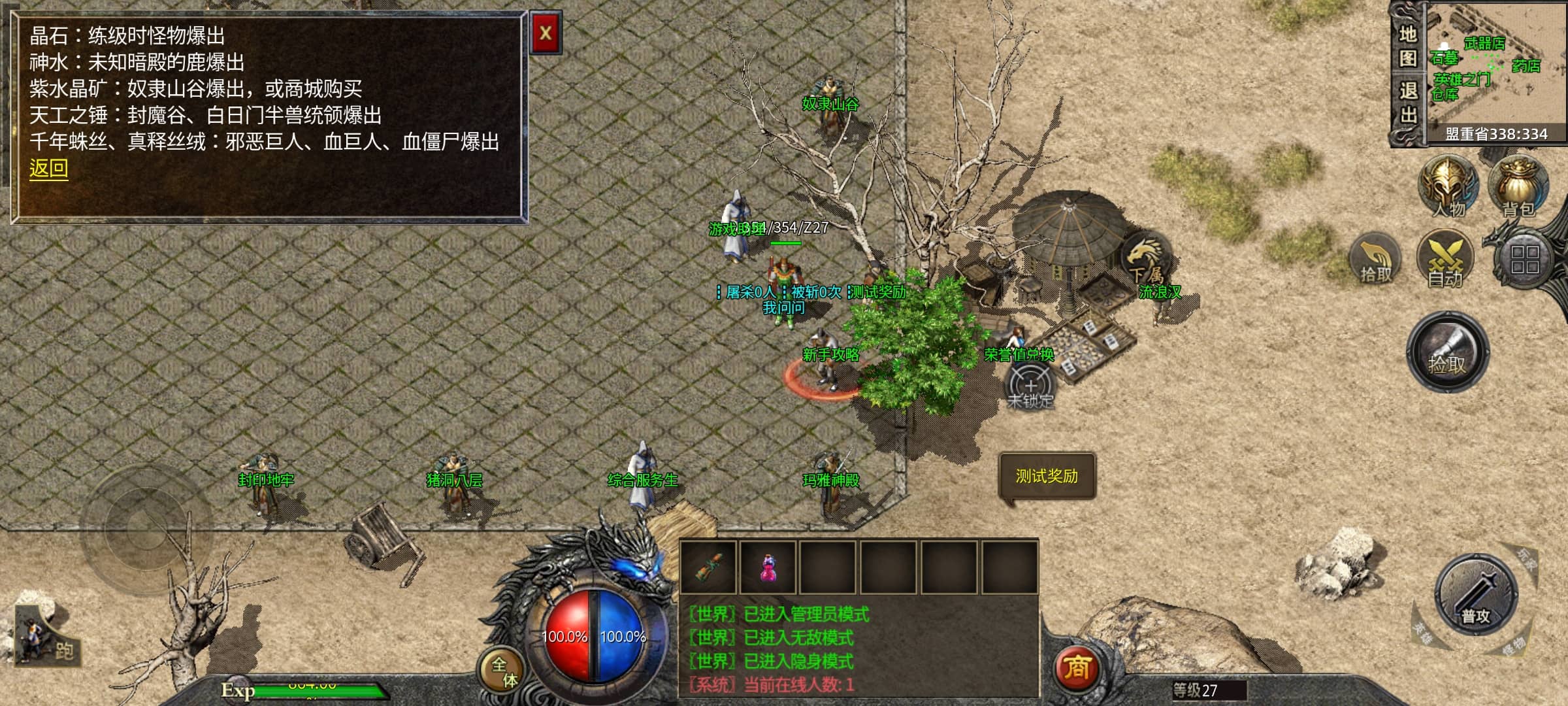1568x706 pixels.
Task: Tap the 退出 exit button
Action: point(1408,103)
